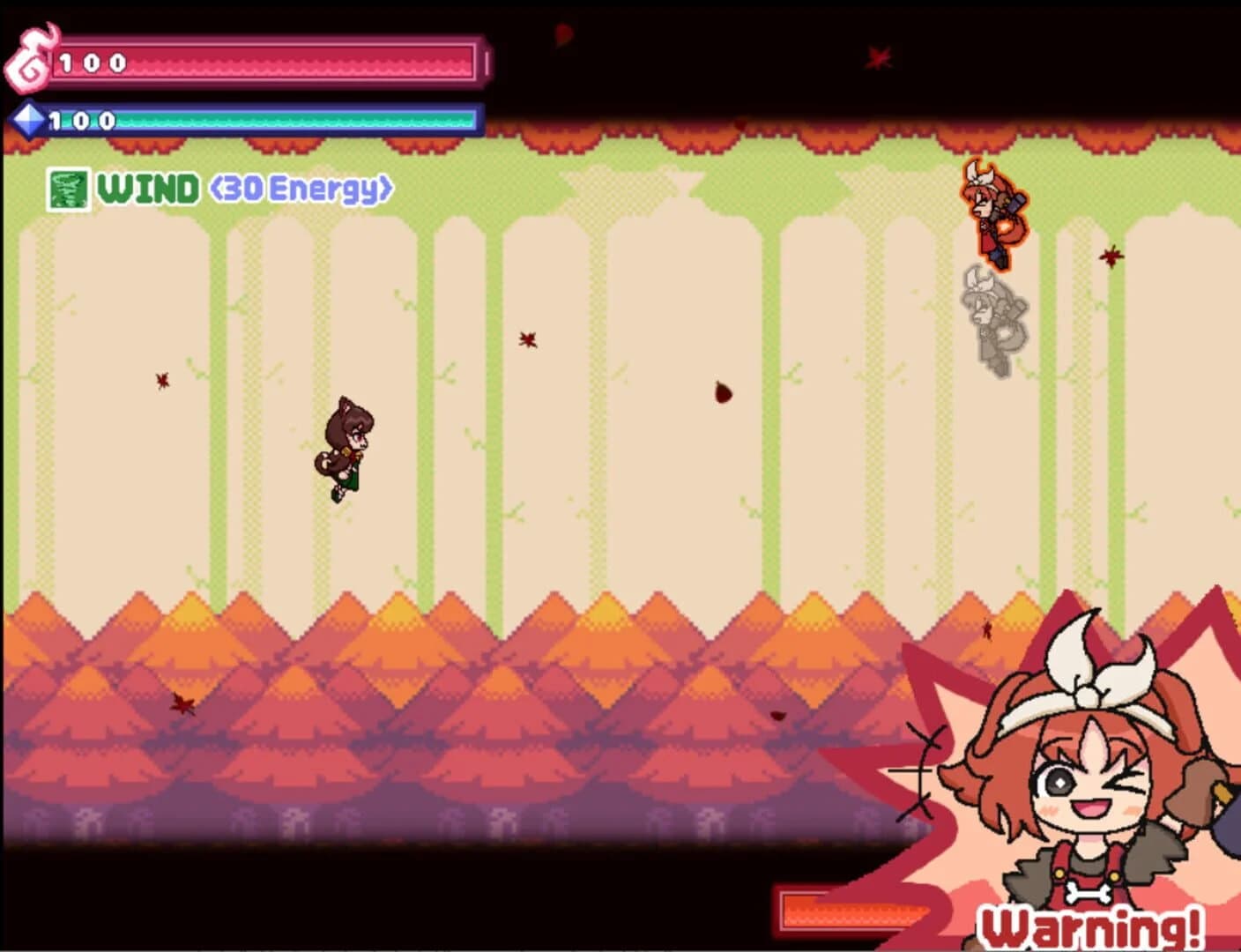Screen dimensions: 1241x952
Task: Toggle the energy bar display
Action: tap(264, 118)
